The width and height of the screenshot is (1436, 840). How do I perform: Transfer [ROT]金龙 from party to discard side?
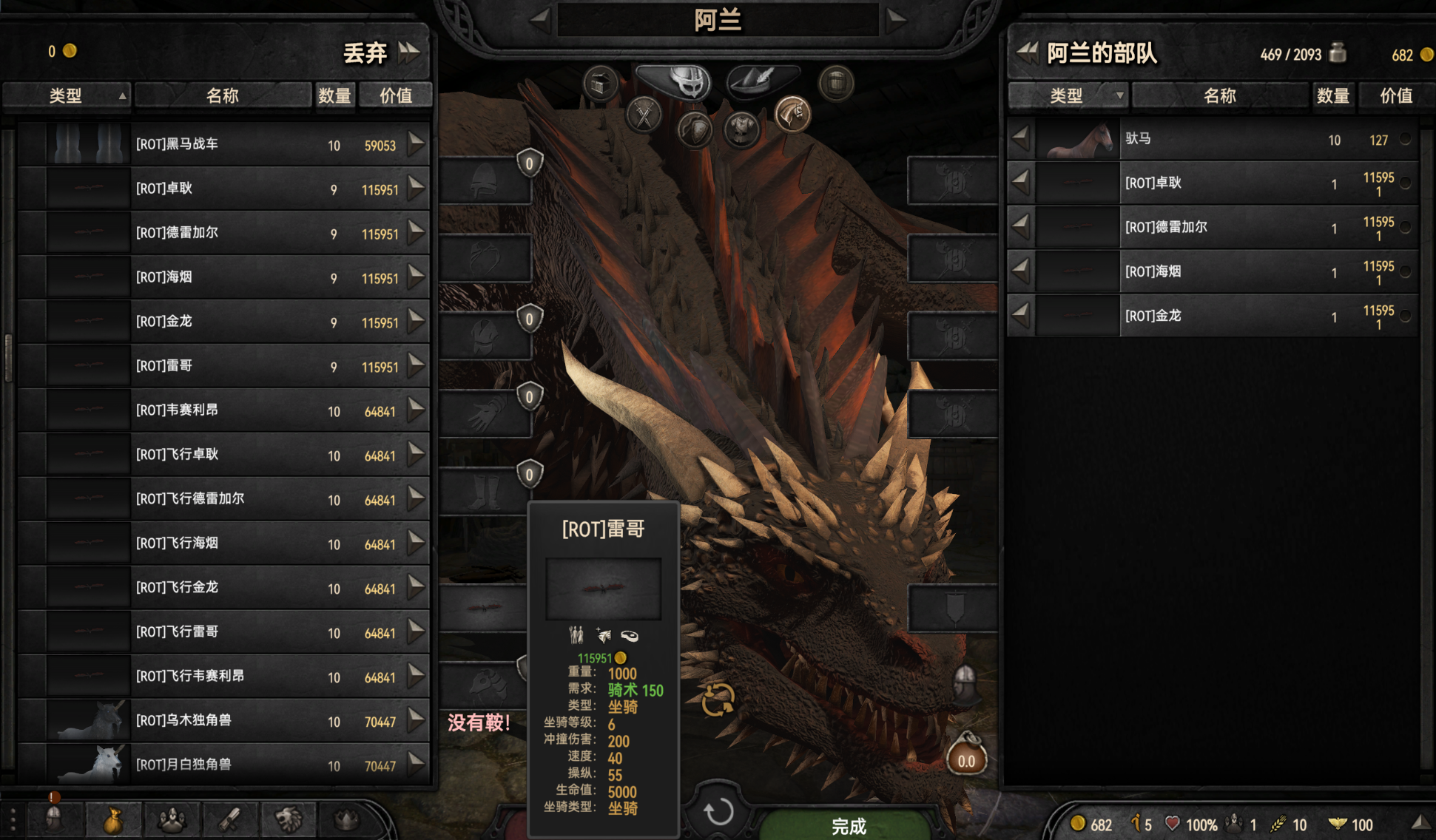1020,316
